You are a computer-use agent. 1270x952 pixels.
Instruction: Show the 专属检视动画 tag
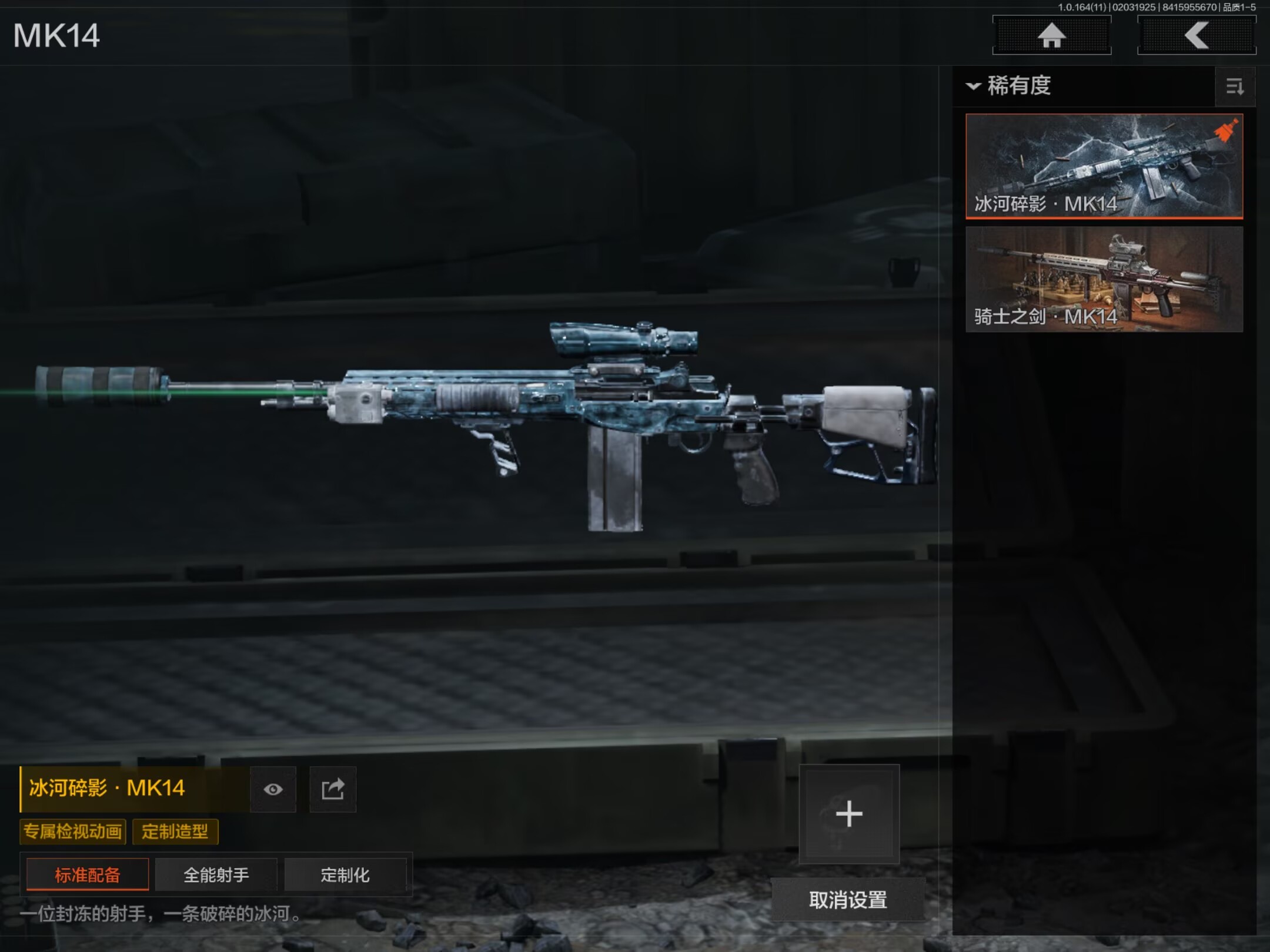pos(73,832)
